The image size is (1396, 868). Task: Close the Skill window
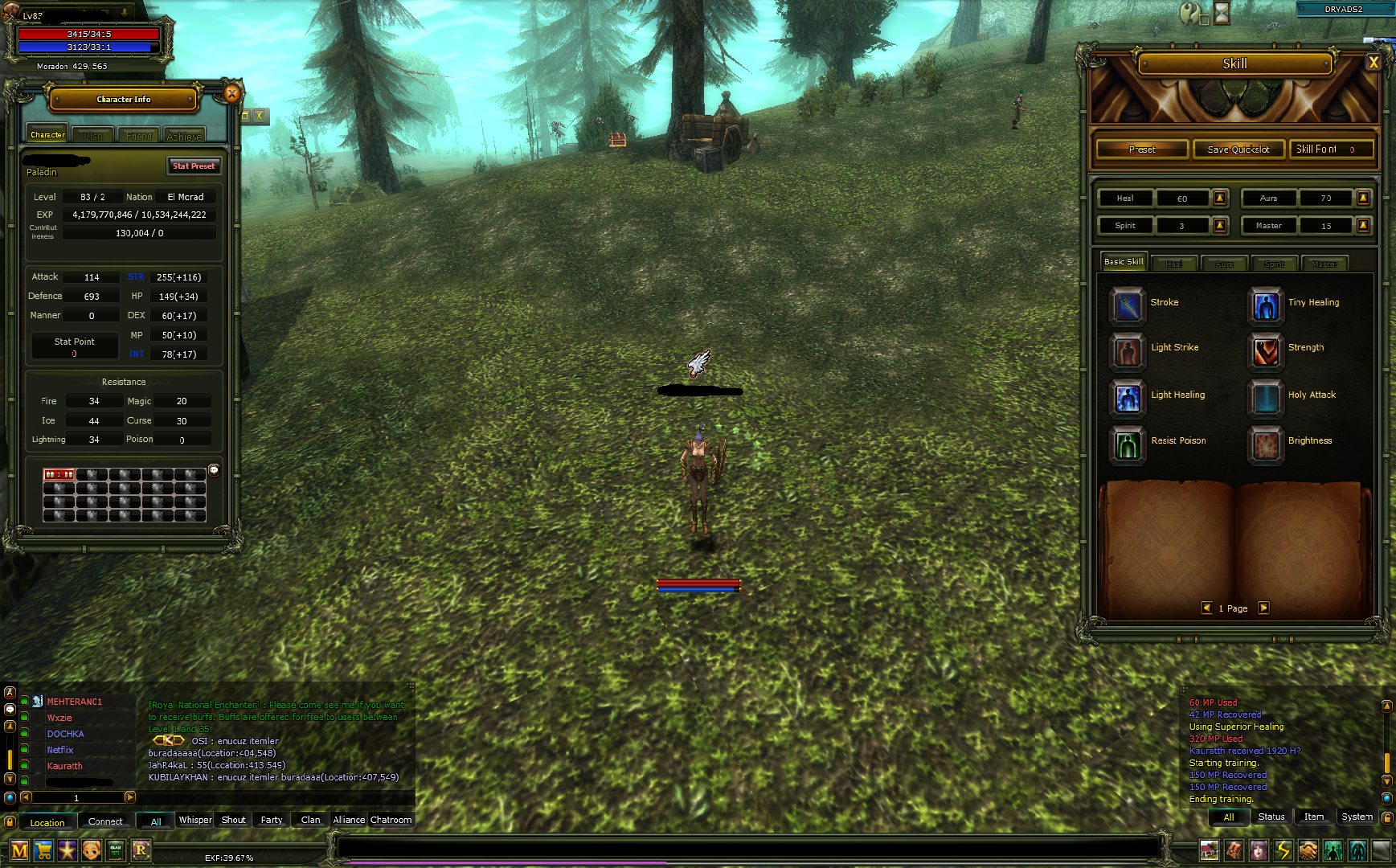pos(1373,63)
